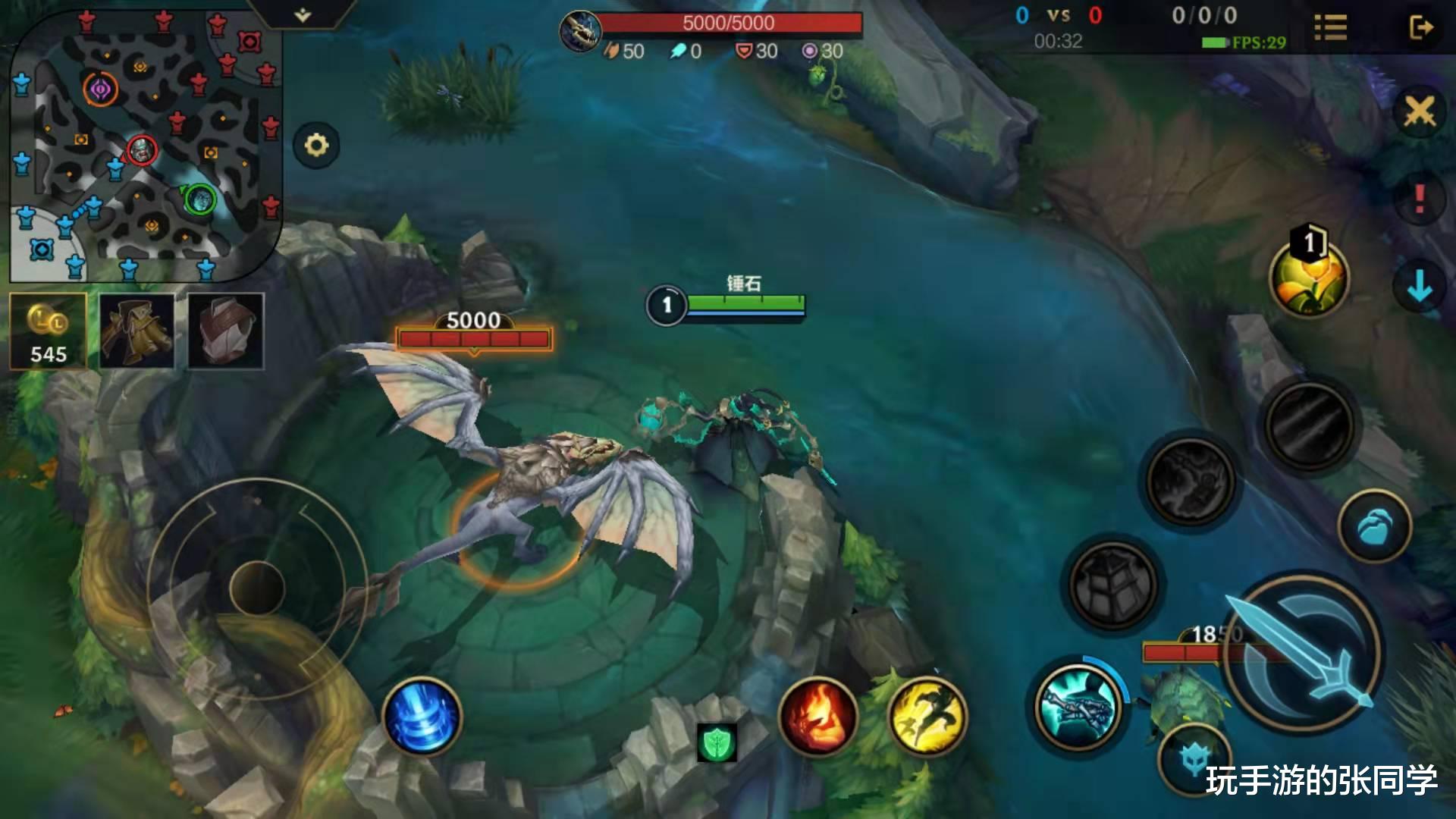Image resolution: width=1456 pixels, height=819 pixels.
Task: Select the first purchased item slot thumbnail
Action: [136, 330]
